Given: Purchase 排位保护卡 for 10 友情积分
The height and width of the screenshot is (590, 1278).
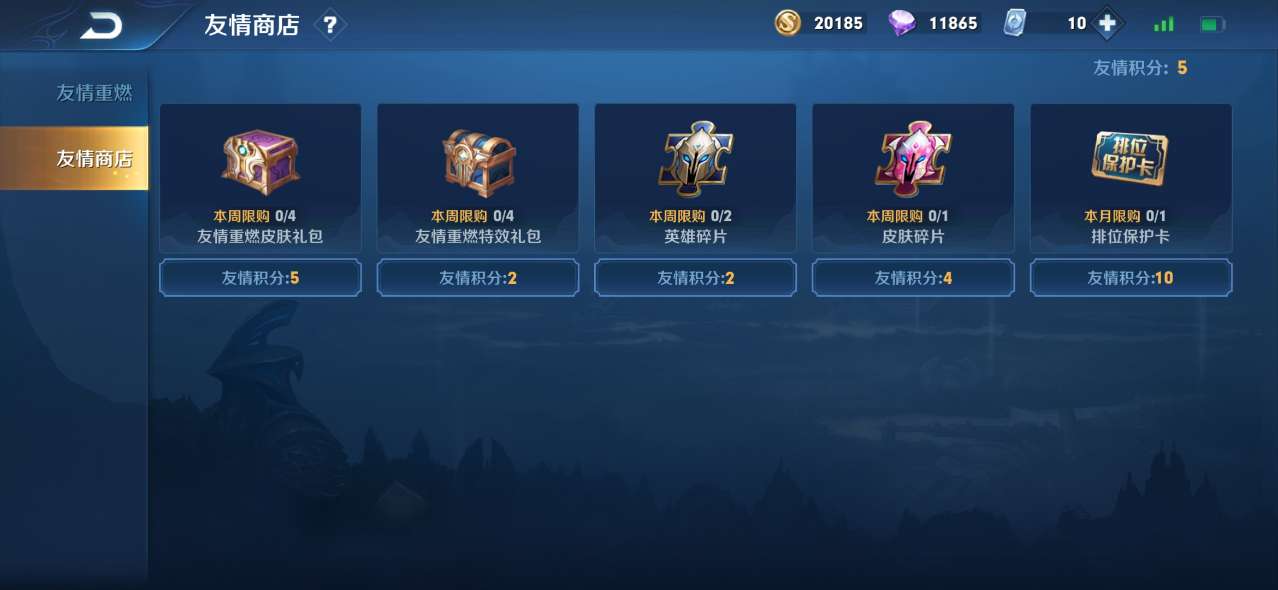Looking at the screenshot, I should [x=1131, y=278].
